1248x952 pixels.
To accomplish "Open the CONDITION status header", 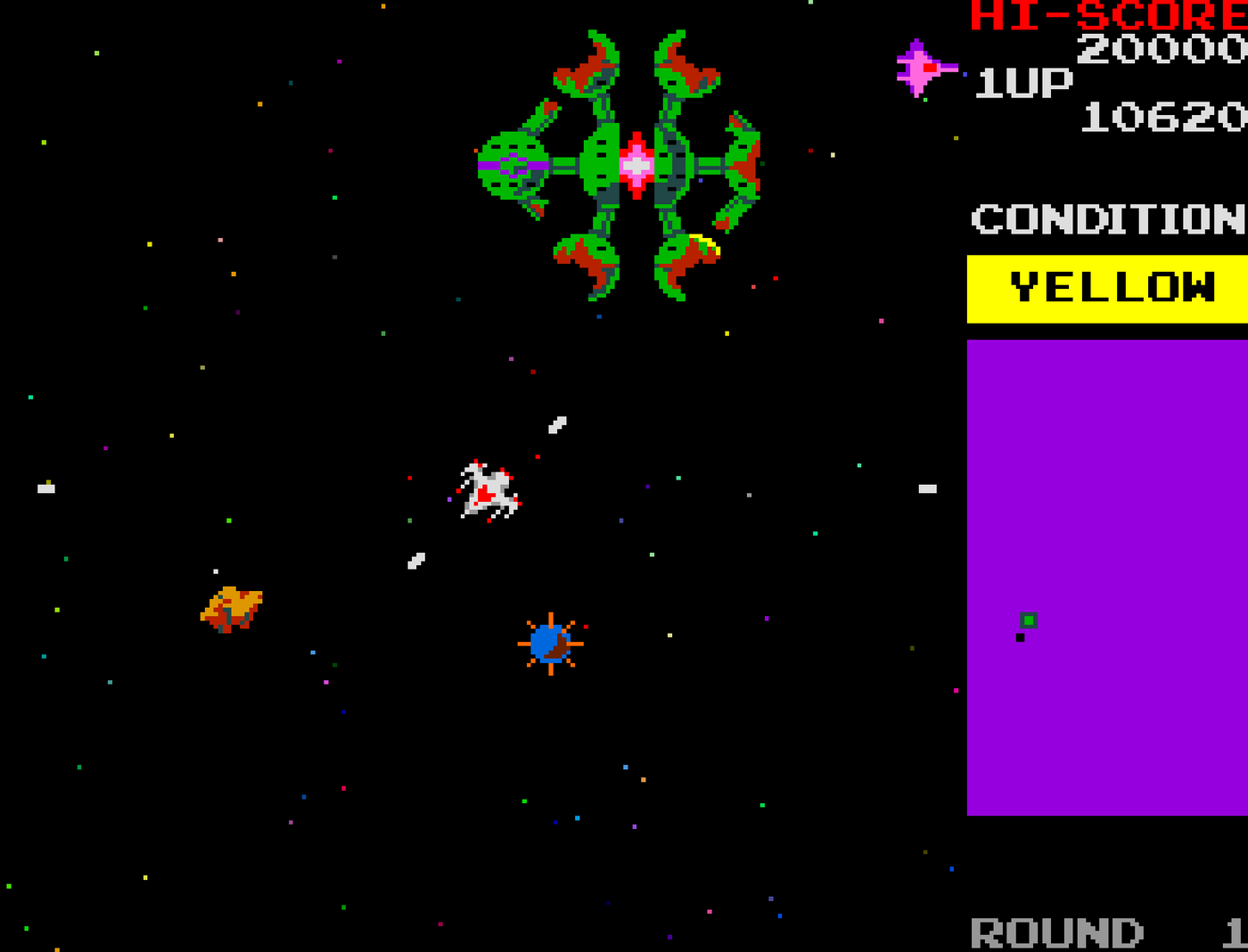I will tap(1105, 218).
